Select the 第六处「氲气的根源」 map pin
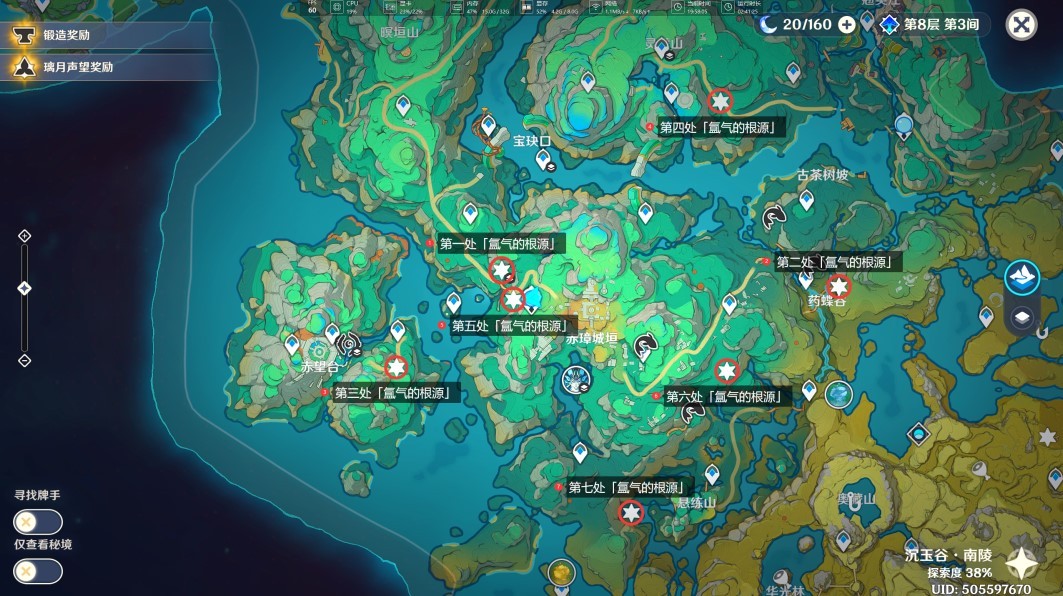Image resolution: width=1063 pixels, height=596 pixels. (726, 371)
